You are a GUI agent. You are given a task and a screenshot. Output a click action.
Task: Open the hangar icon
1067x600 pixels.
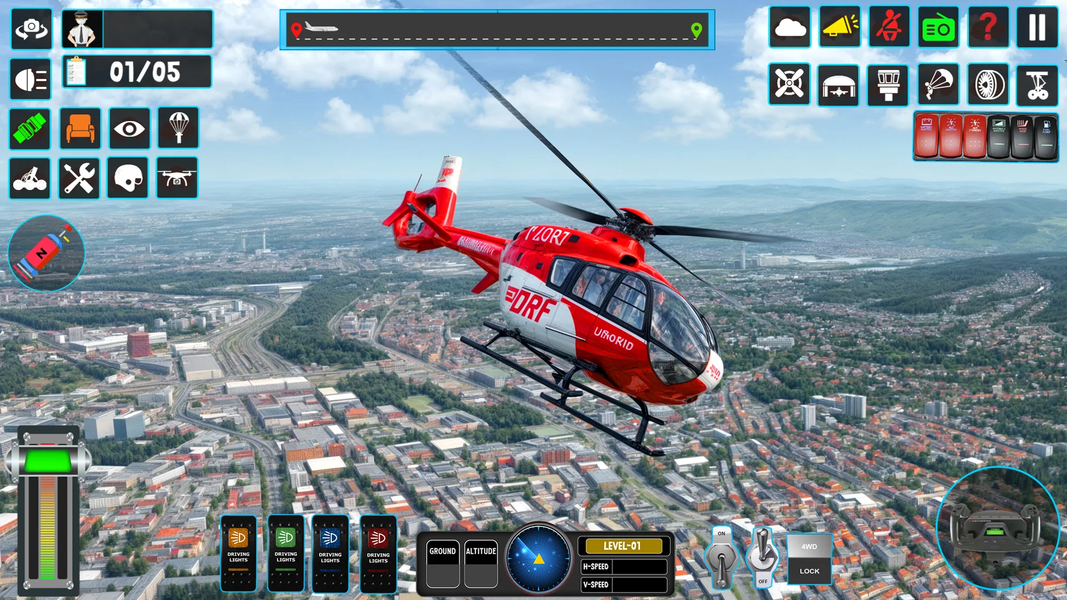pos(838,85)
